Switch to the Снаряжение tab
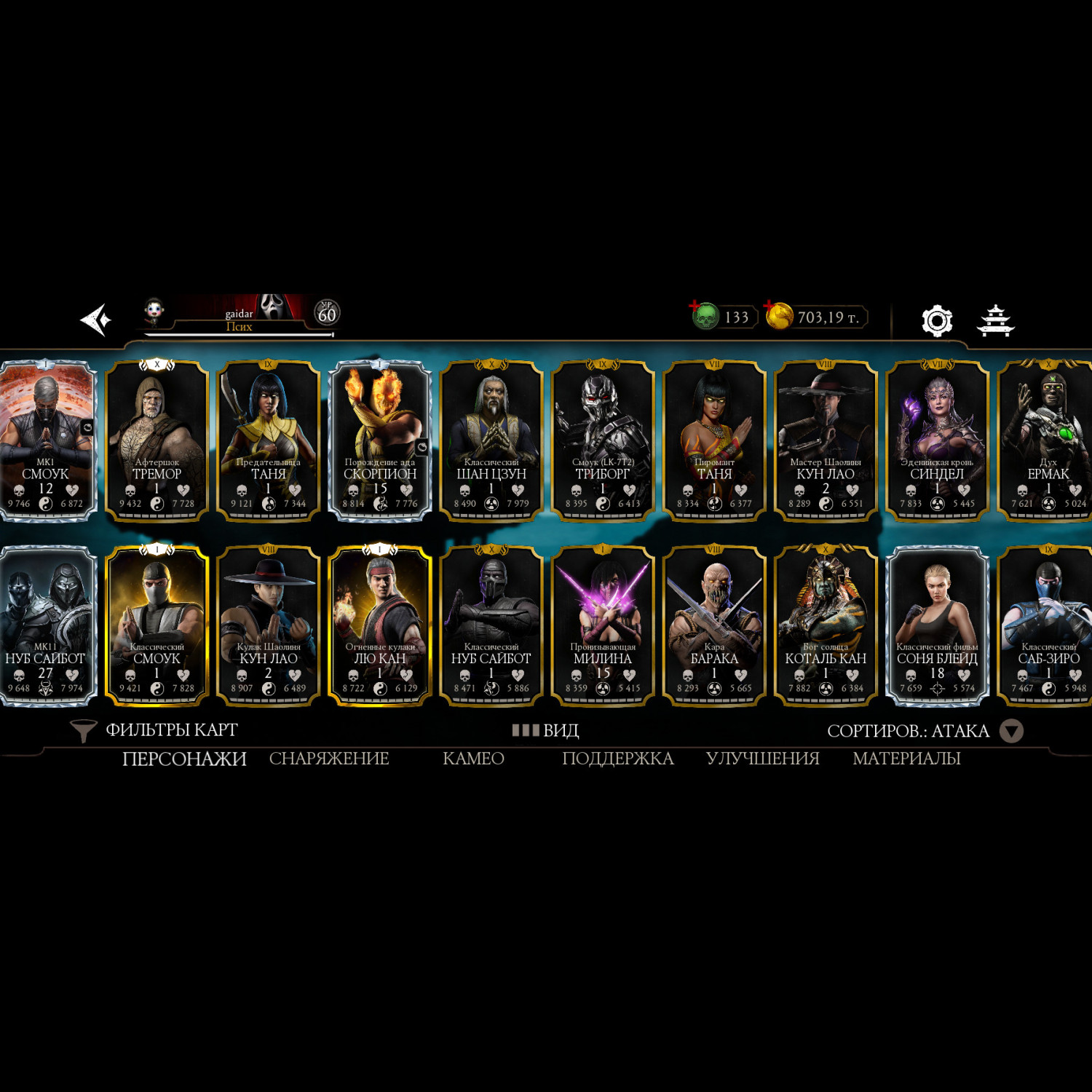The height and width of the screenshot is (1092, 1092). 329,759
